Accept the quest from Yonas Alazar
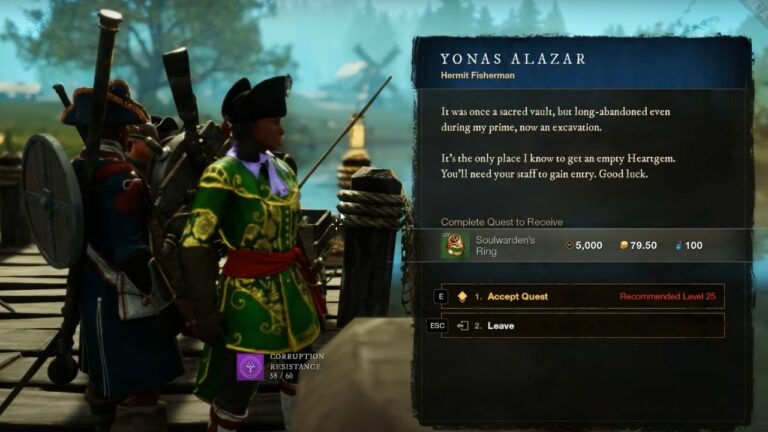This screenshot has height=432, width=768. pyautogui.click(x=581, y=297)
